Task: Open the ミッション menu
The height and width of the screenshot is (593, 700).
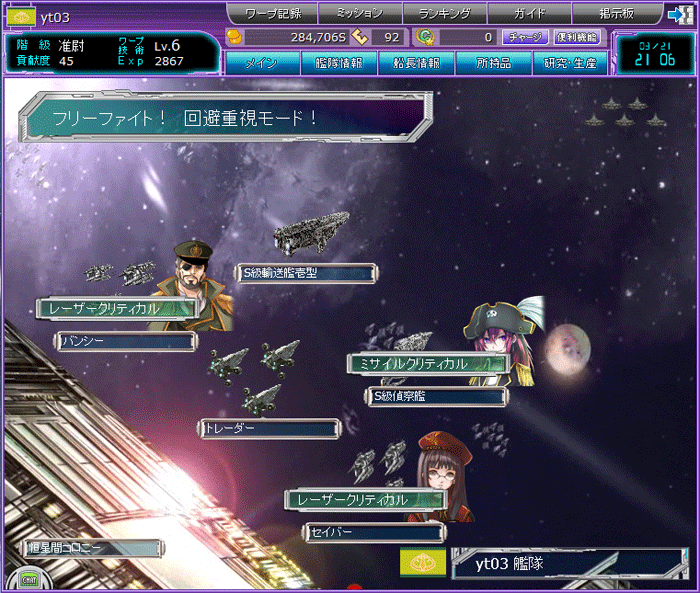Action: [x=359, y=13]
